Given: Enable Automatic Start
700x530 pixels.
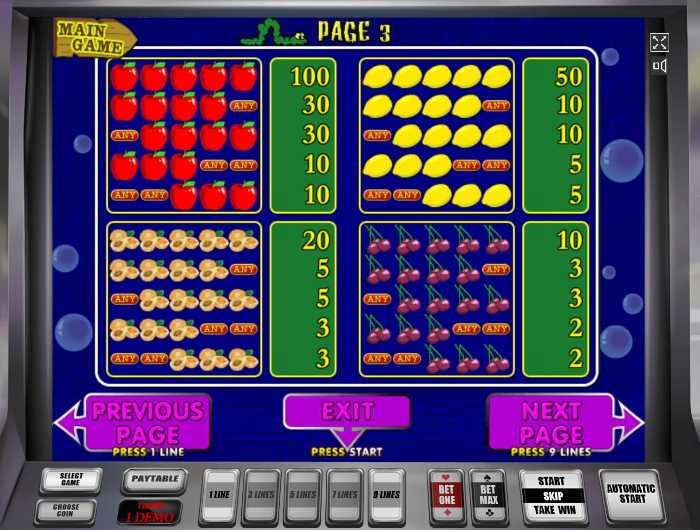Looking at the screenshot, I should pos(631,496).
